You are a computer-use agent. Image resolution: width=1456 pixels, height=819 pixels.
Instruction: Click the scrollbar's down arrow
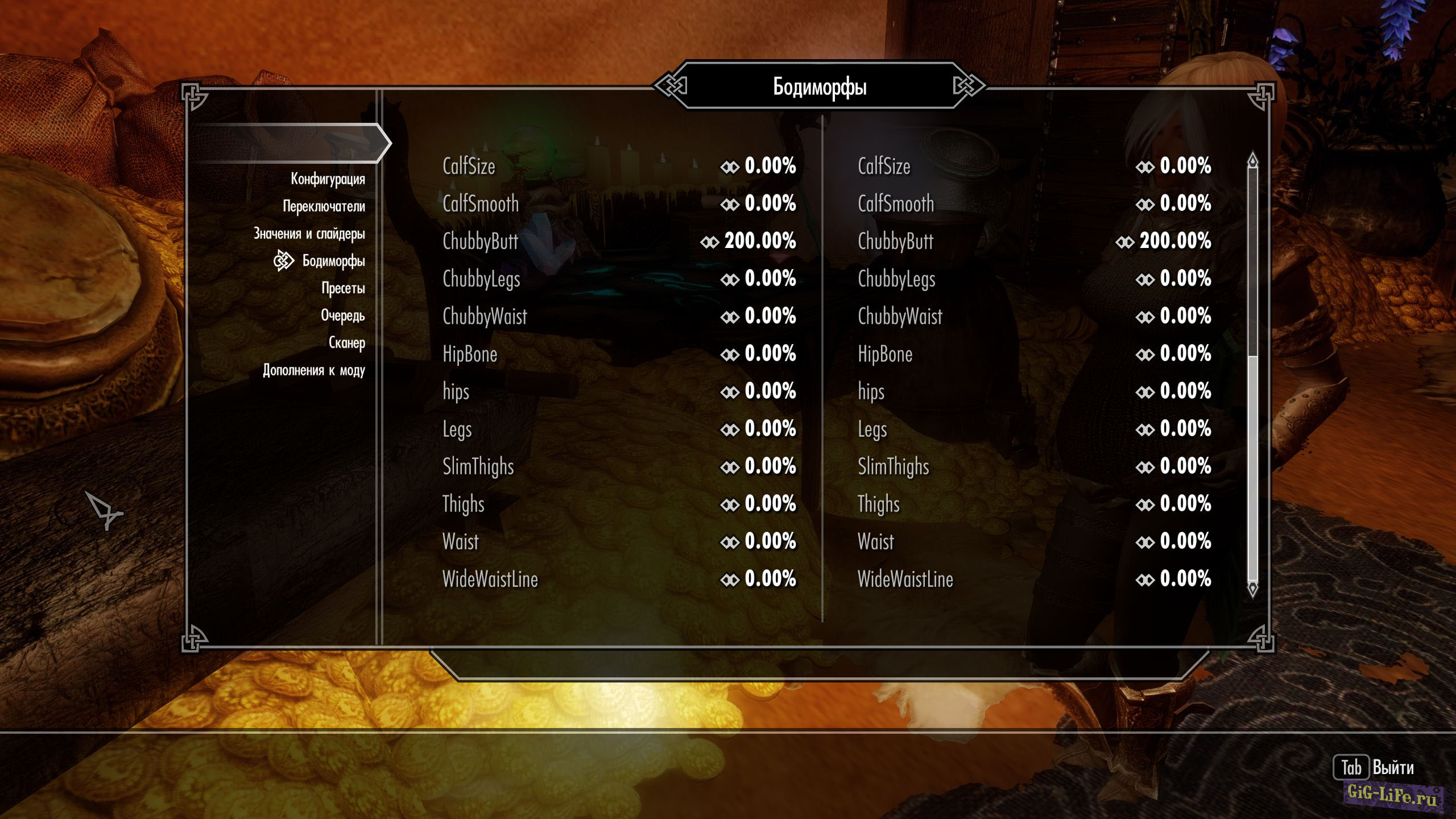point(1252,588)
